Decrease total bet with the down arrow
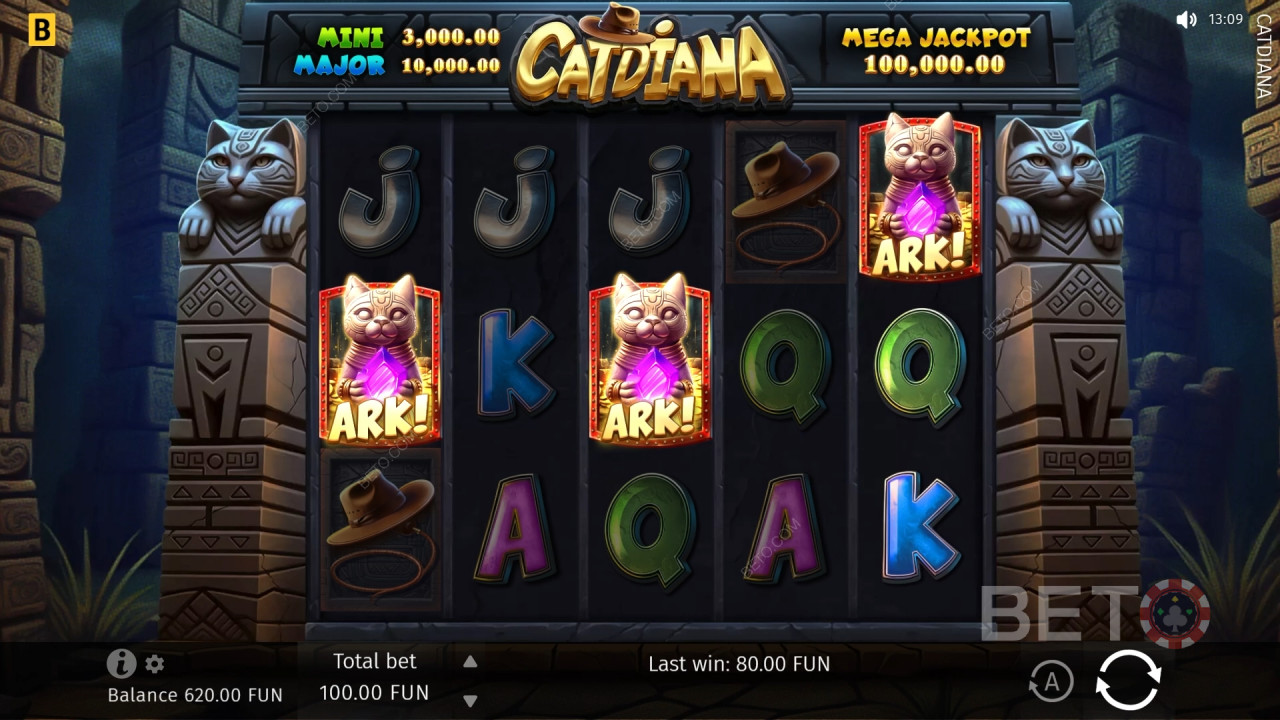This screenshot has width=1280, height=720. pyautogui.click(x=470, y=700)
